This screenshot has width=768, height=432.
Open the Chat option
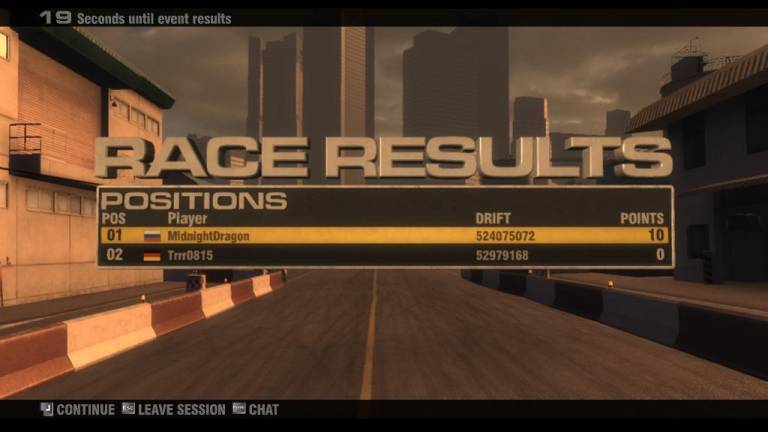click(x=256, y=409)
